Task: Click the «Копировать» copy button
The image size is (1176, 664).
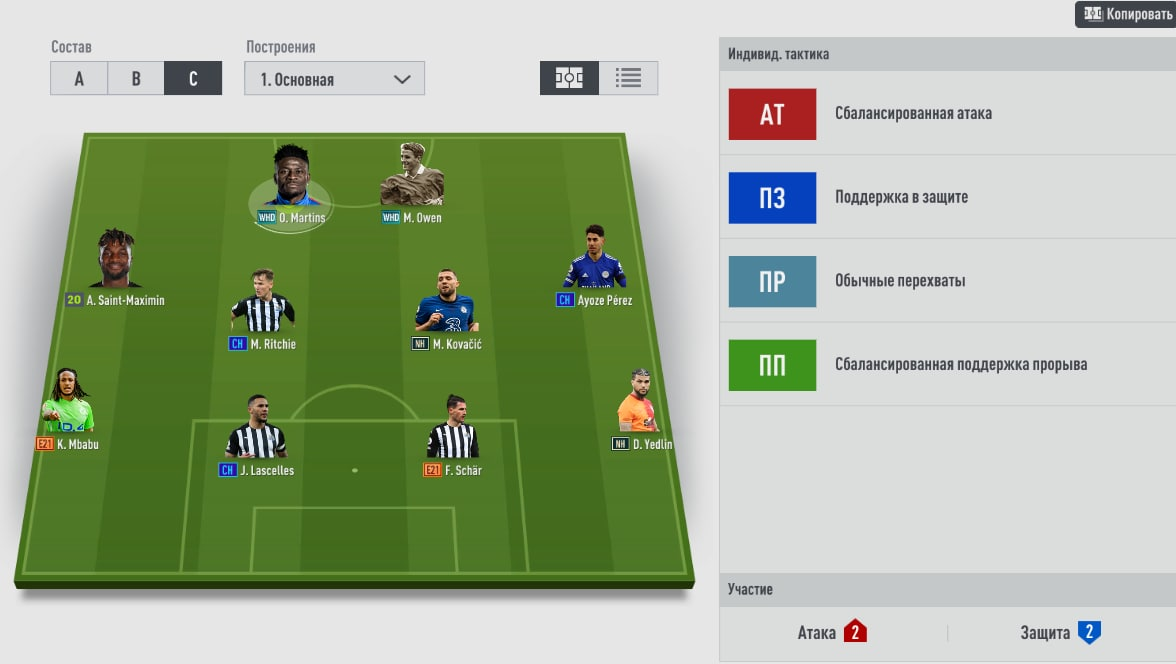Action: pyautogui.click(x=1124, y=15)
